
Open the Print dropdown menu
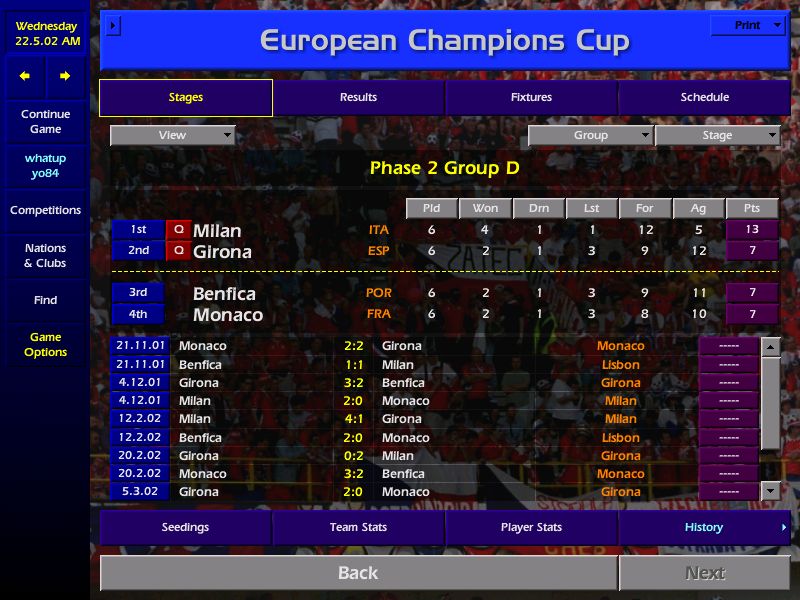point(747,25)
